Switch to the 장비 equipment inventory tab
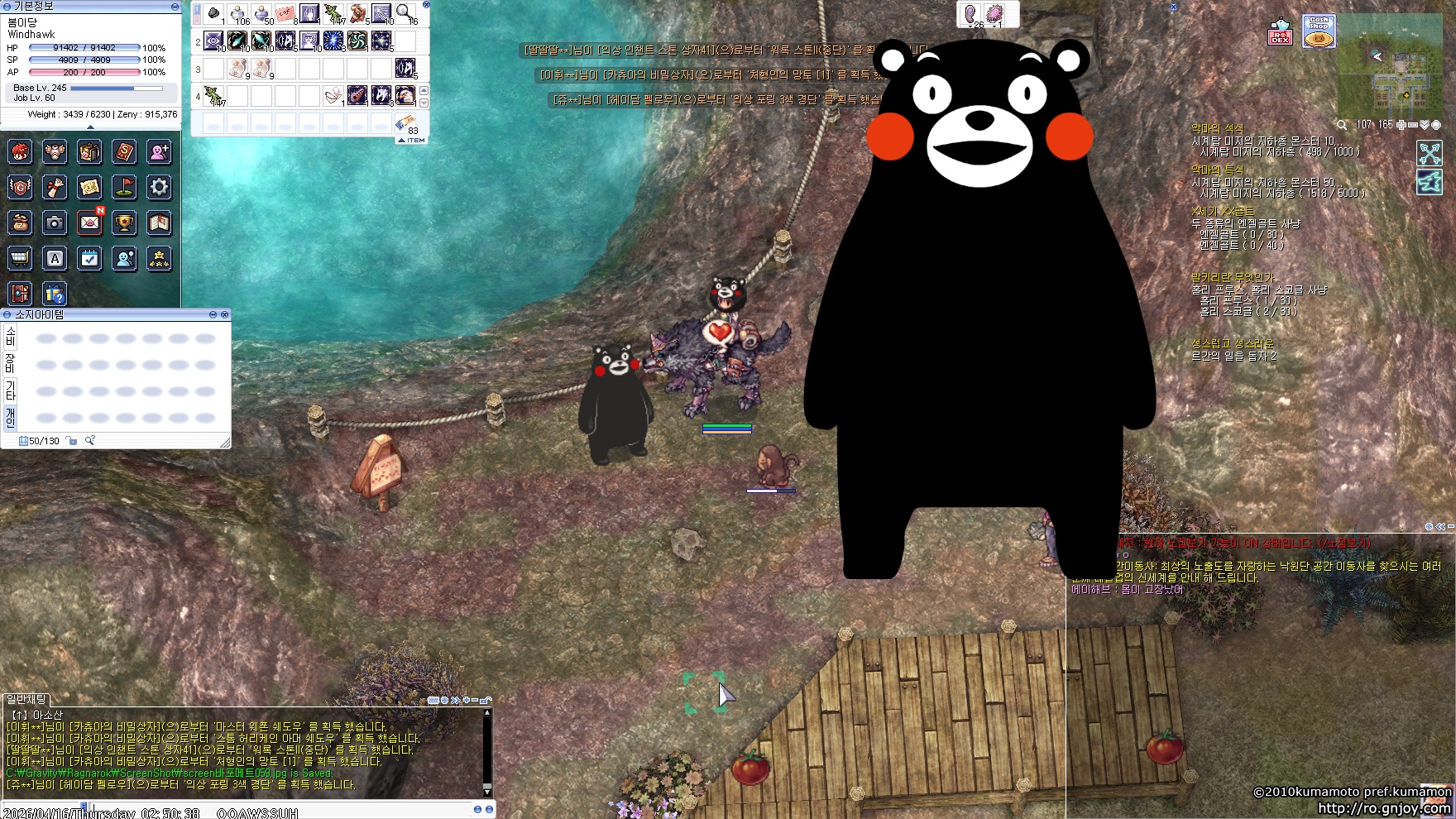 click(11, 362)
